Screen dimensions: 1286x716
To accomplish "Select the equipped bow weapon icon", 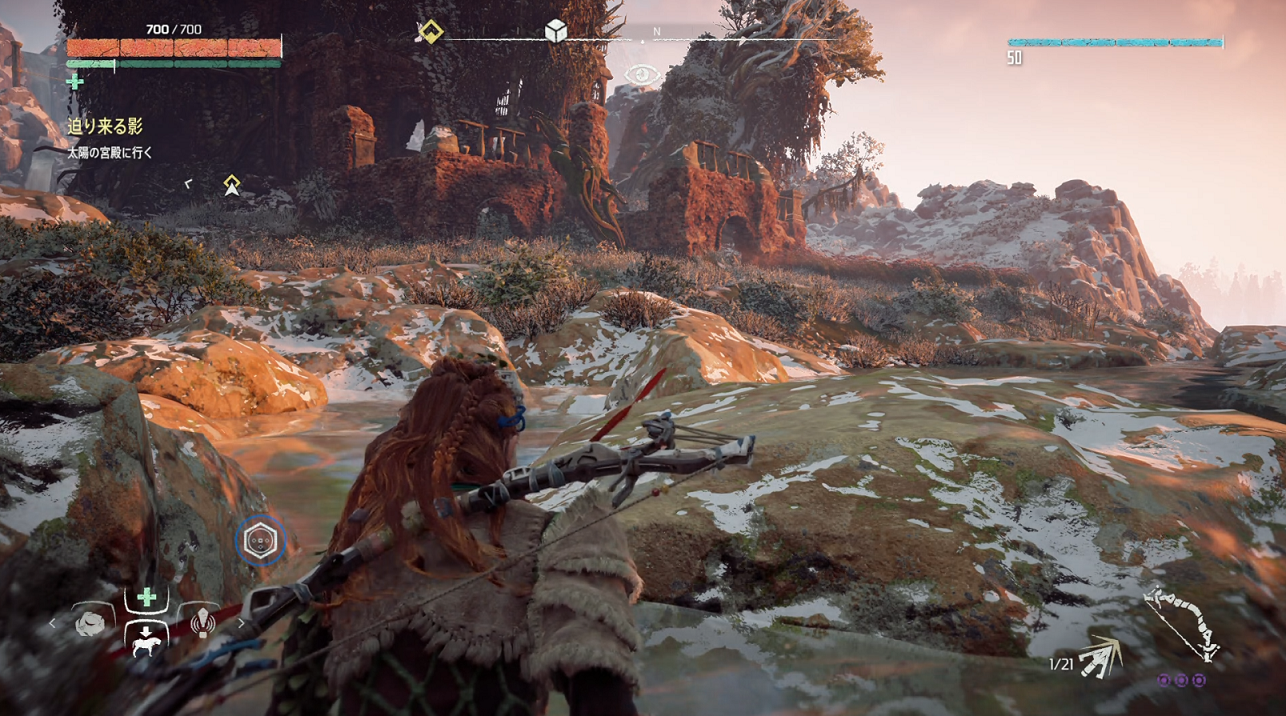I will (x=1182, y=624).
